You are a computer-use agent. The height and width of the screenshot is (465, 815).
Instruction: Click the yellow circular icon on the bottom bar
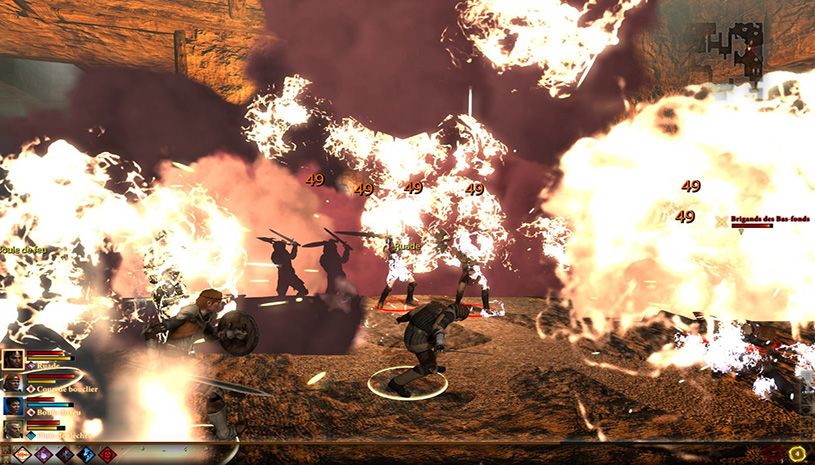coord(797,454)
